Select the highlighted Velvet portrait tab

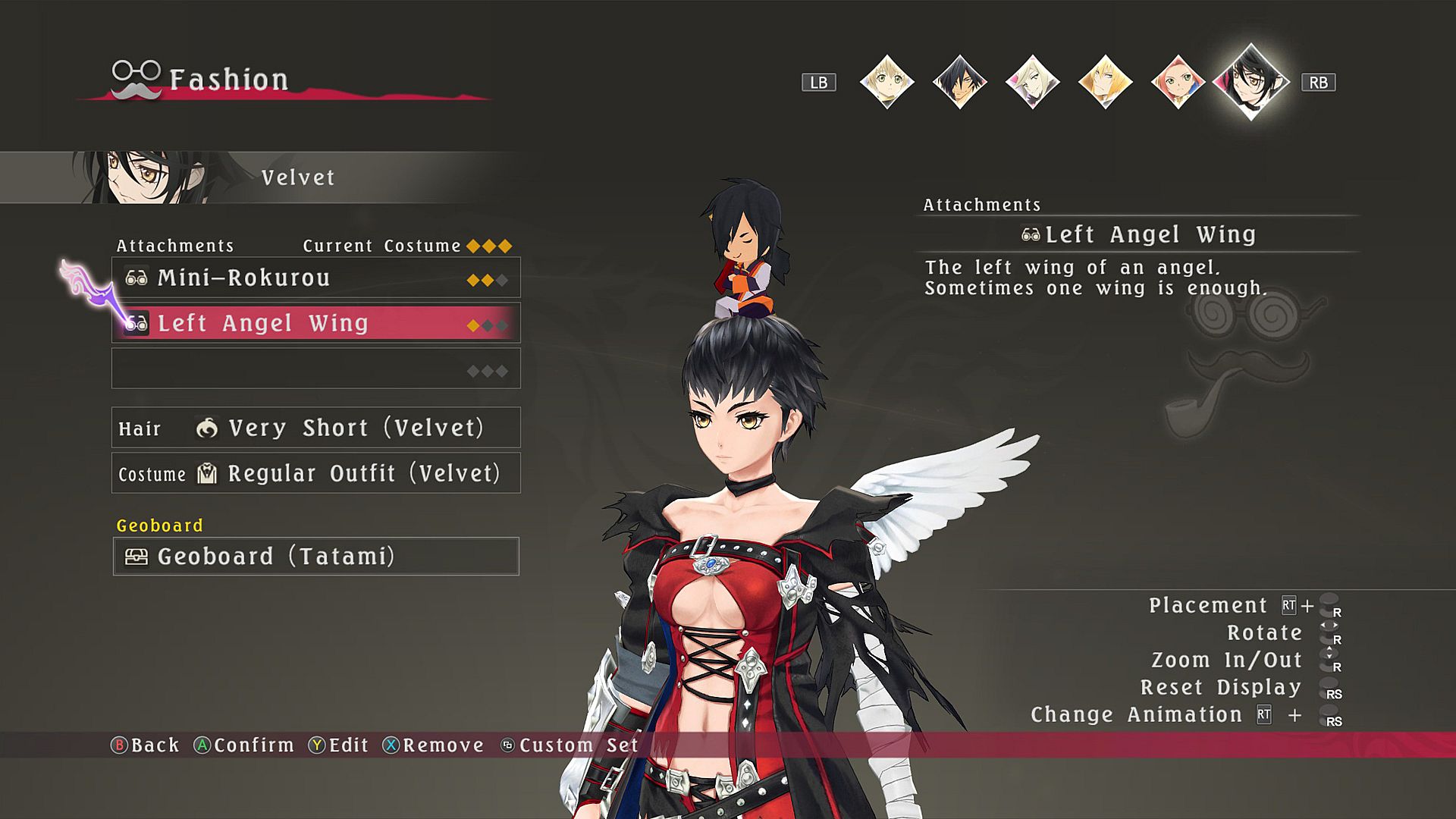coord(1251,82)
